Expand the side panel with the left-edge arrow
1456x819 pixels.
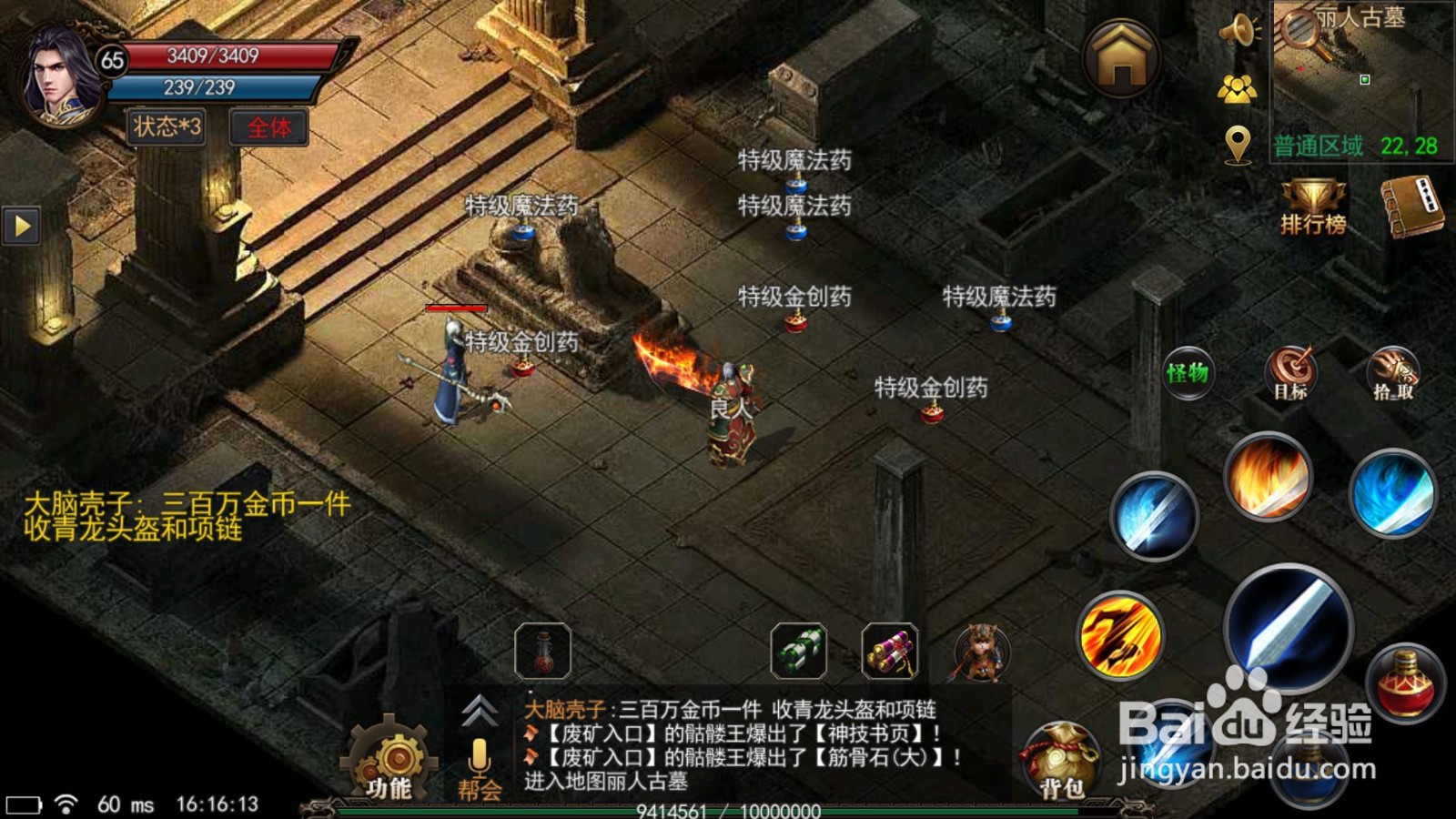pos(22,223)
